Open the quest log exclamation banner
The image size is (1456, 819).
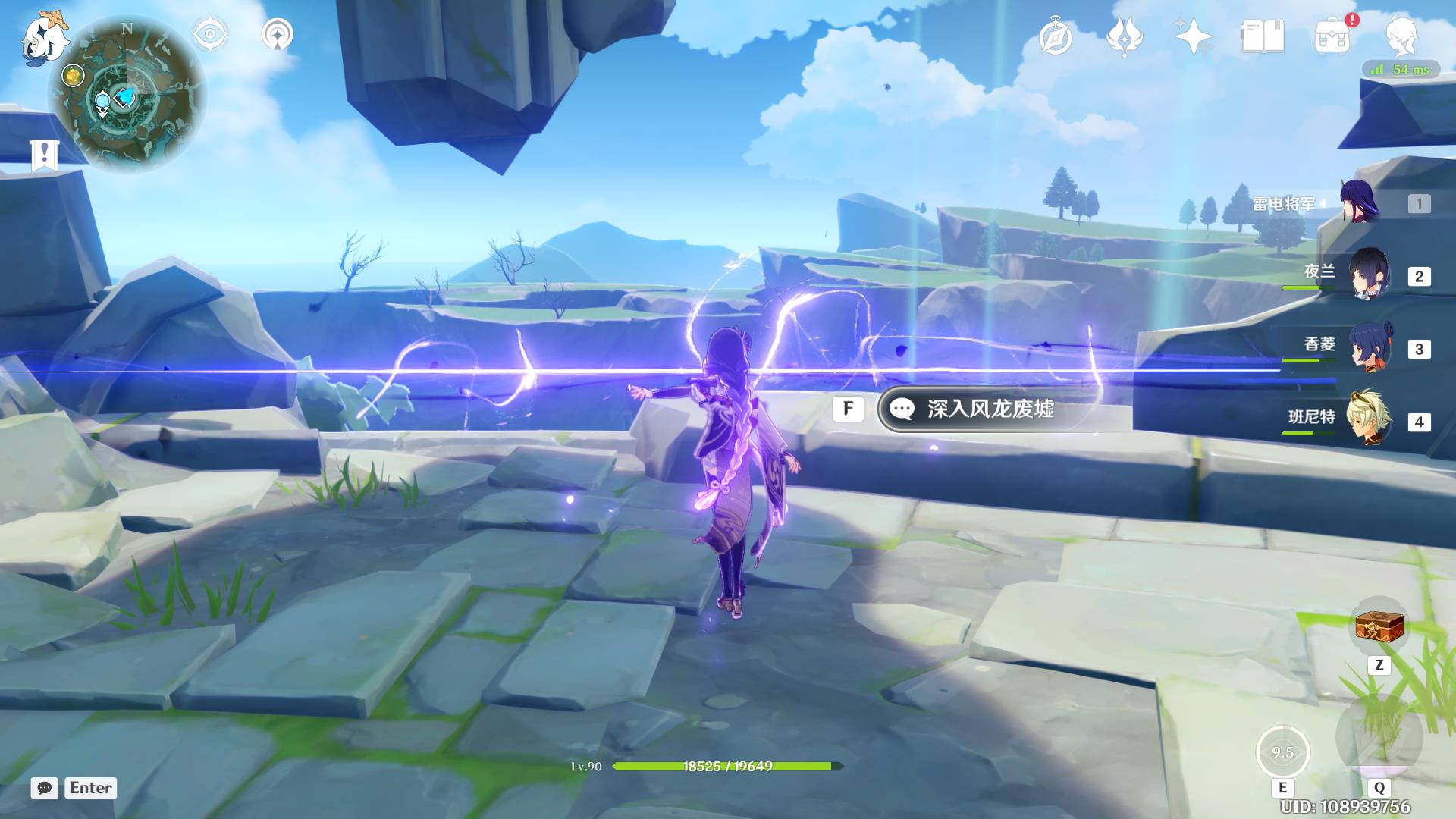point(45,155)
